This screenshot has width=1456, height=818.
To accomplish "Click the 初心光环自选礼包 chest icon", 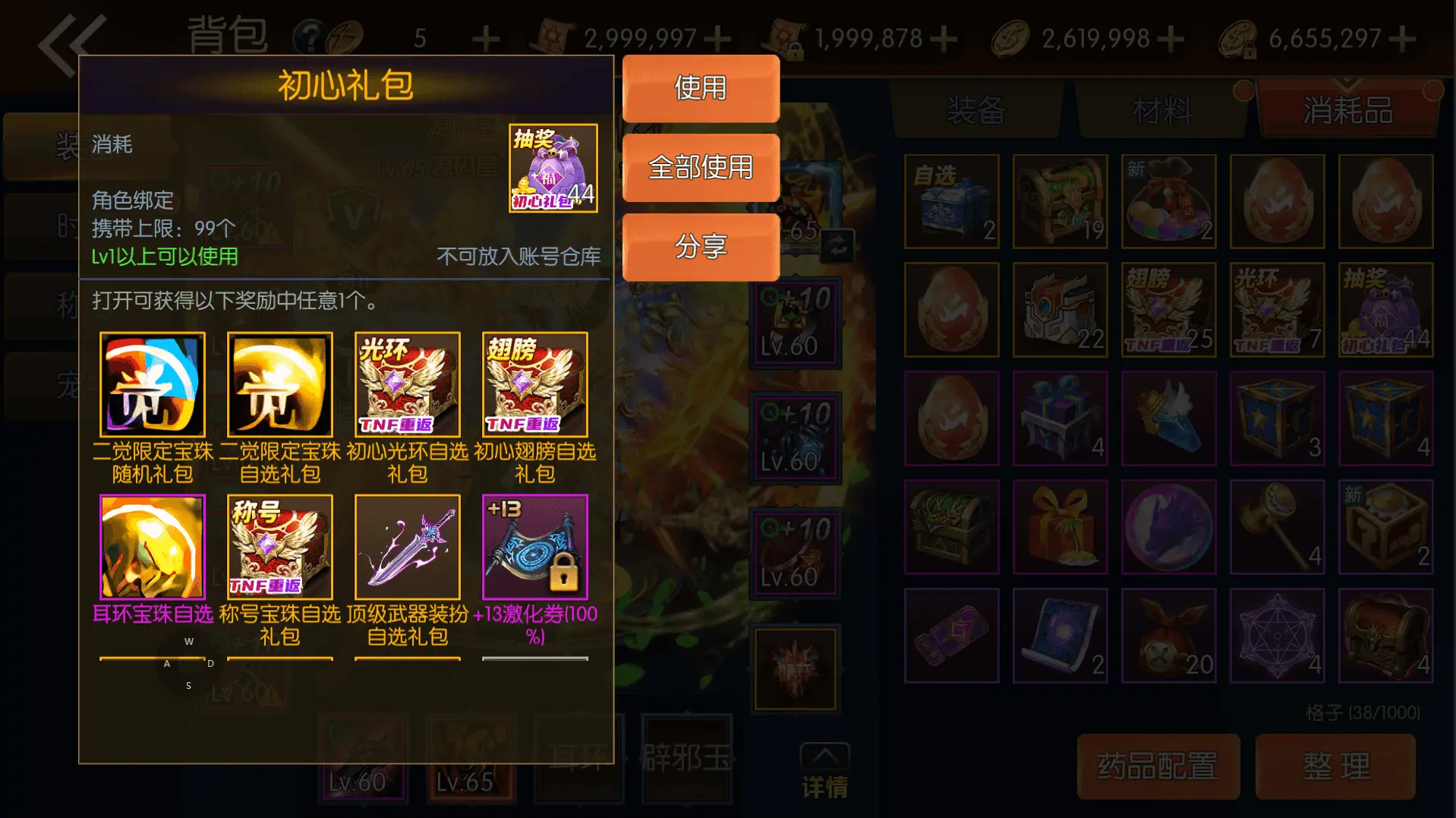I will 407,384.
